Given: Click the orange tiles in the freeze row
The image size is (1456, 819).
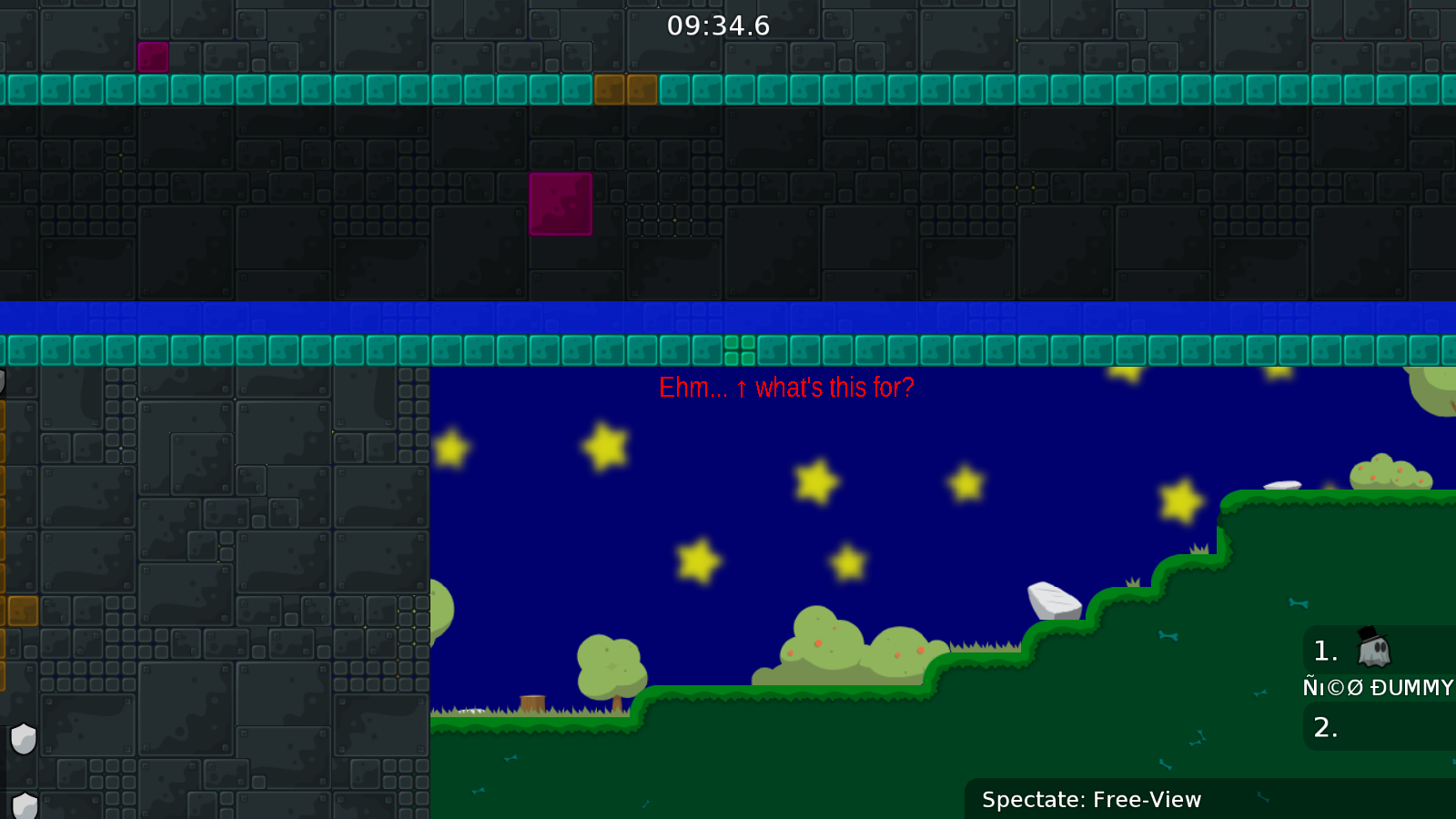Looking at the screenshot, I should [x=627, y=89].
